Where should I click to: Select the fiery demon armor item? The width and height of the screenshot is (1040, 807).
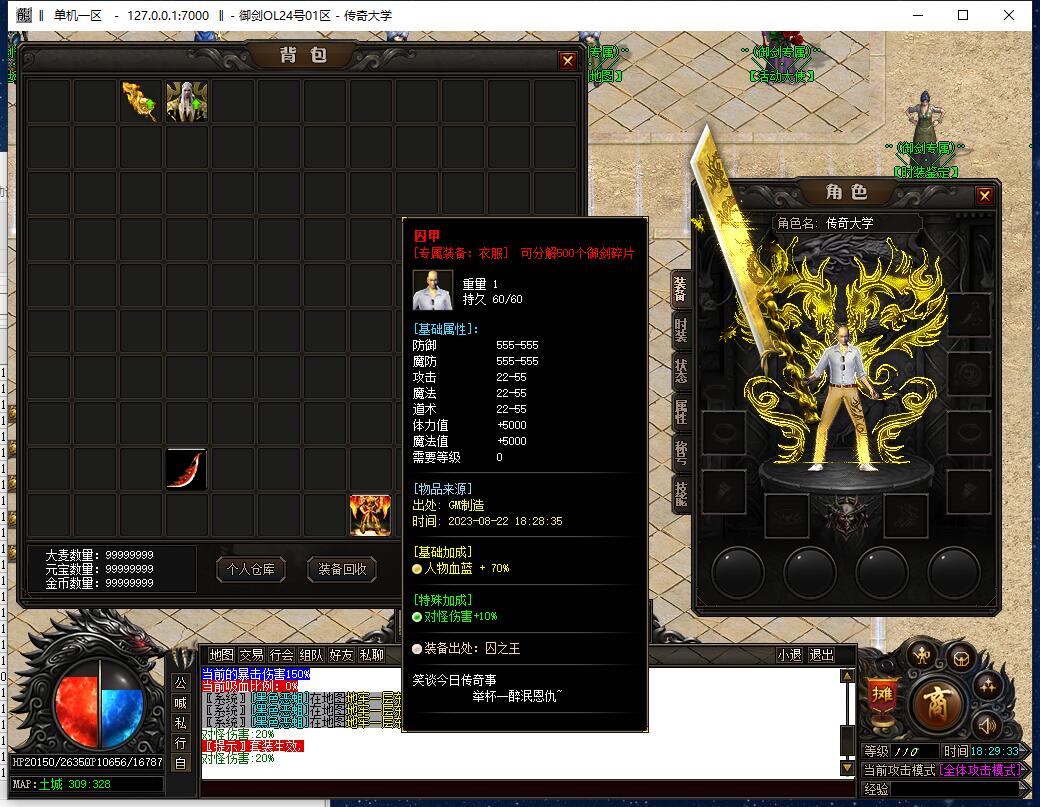tap(370, 515)
